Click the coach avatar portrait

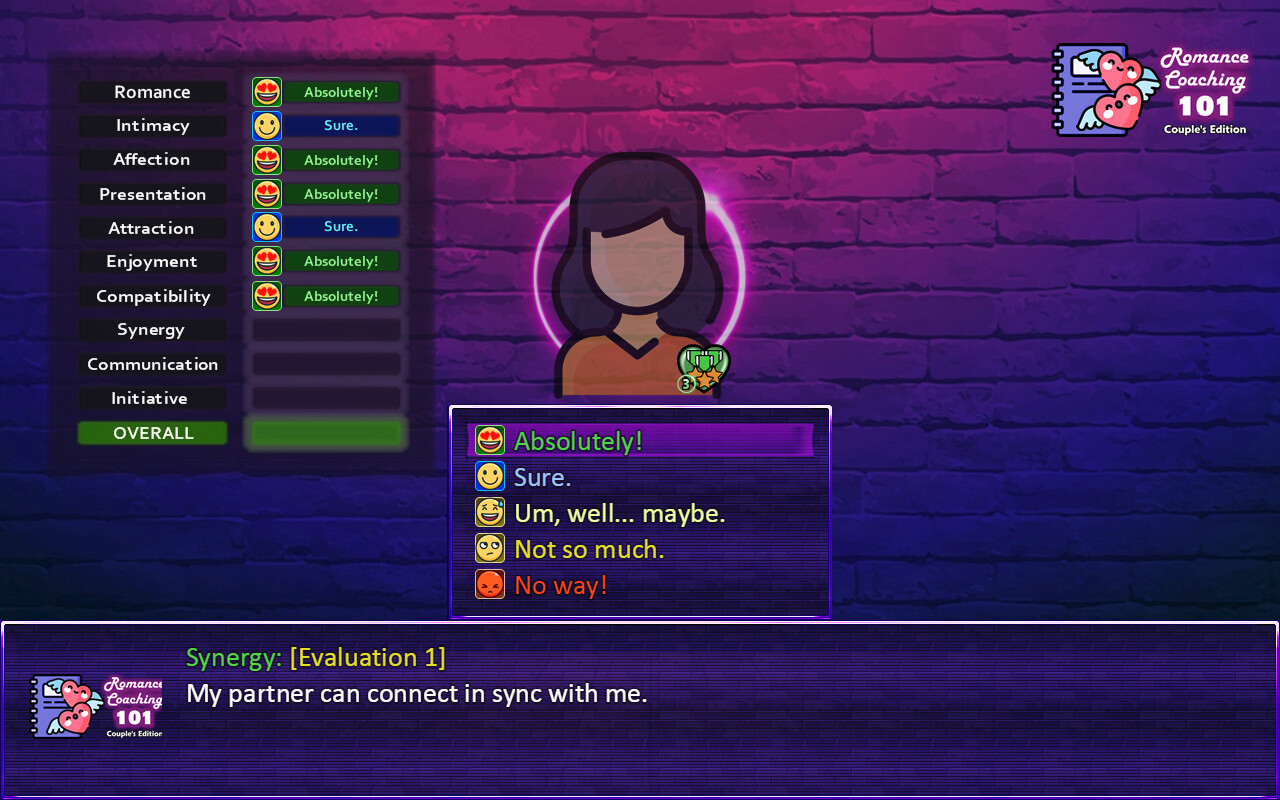[638, 270]
